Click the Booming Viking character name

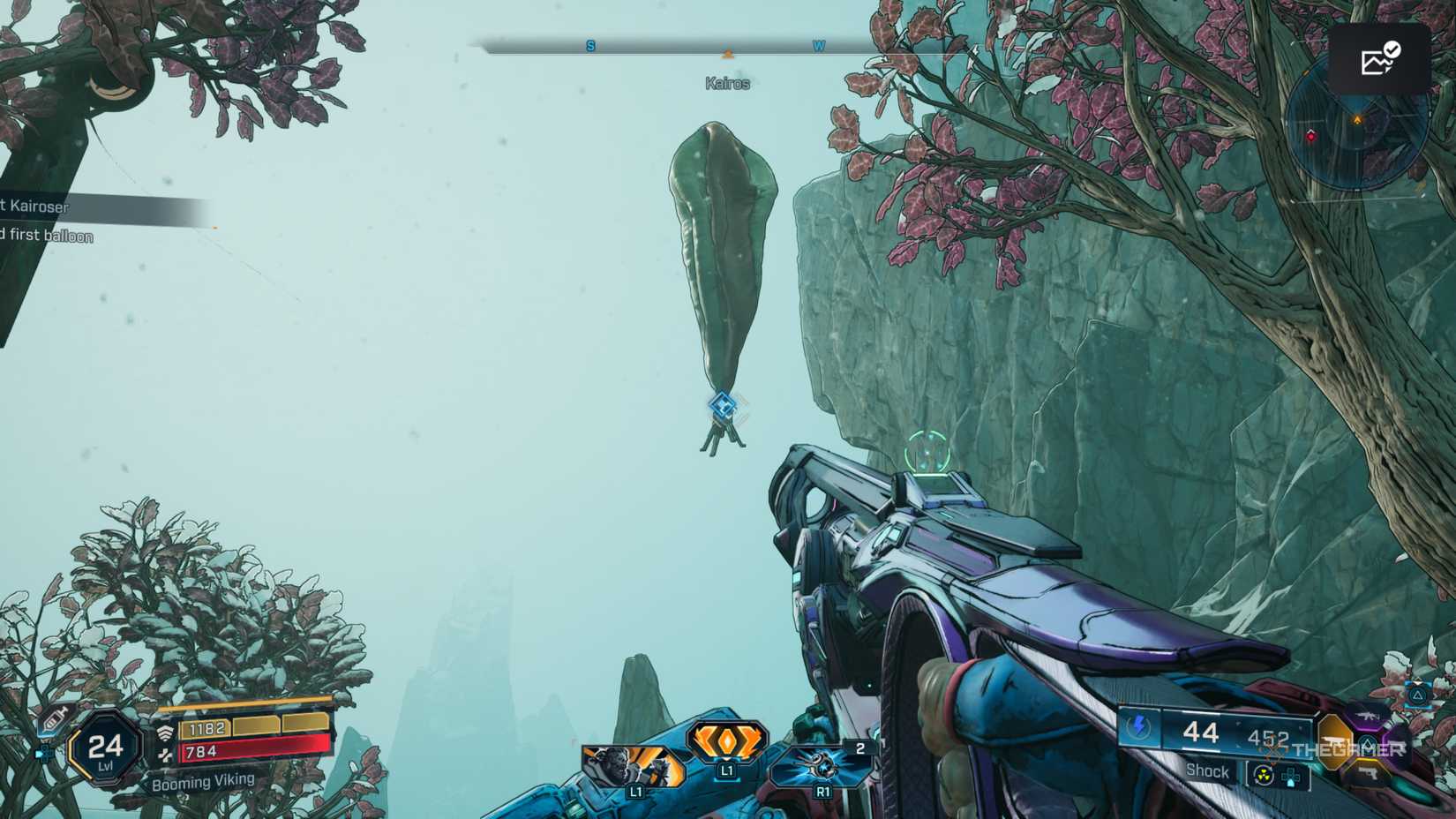click(203, 781)
